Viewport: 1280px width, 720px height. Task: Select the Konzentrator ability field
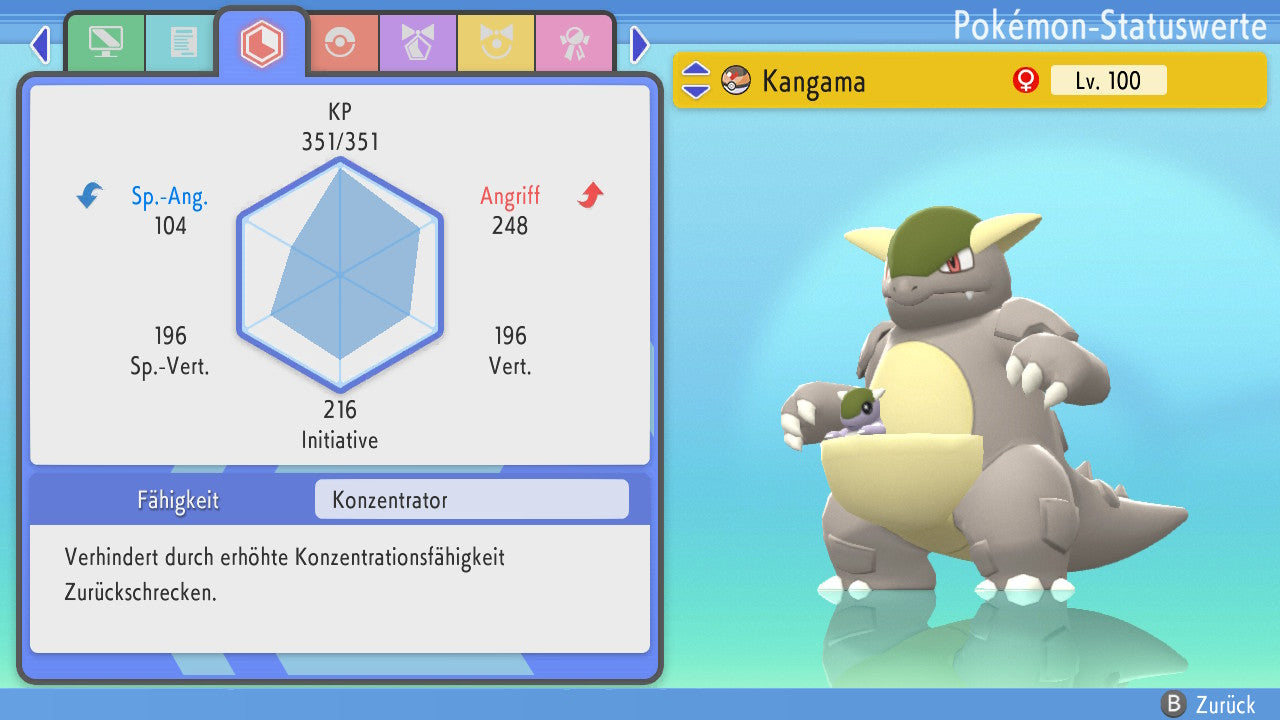471,499
